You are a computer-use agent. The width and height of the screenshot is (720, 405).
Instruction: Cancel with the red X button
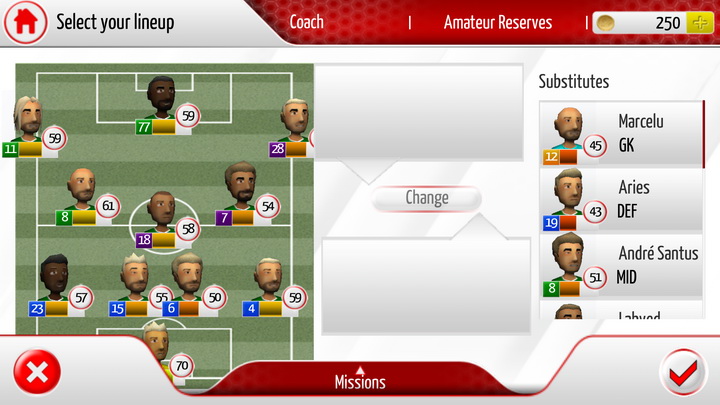[x=37, y=374]
